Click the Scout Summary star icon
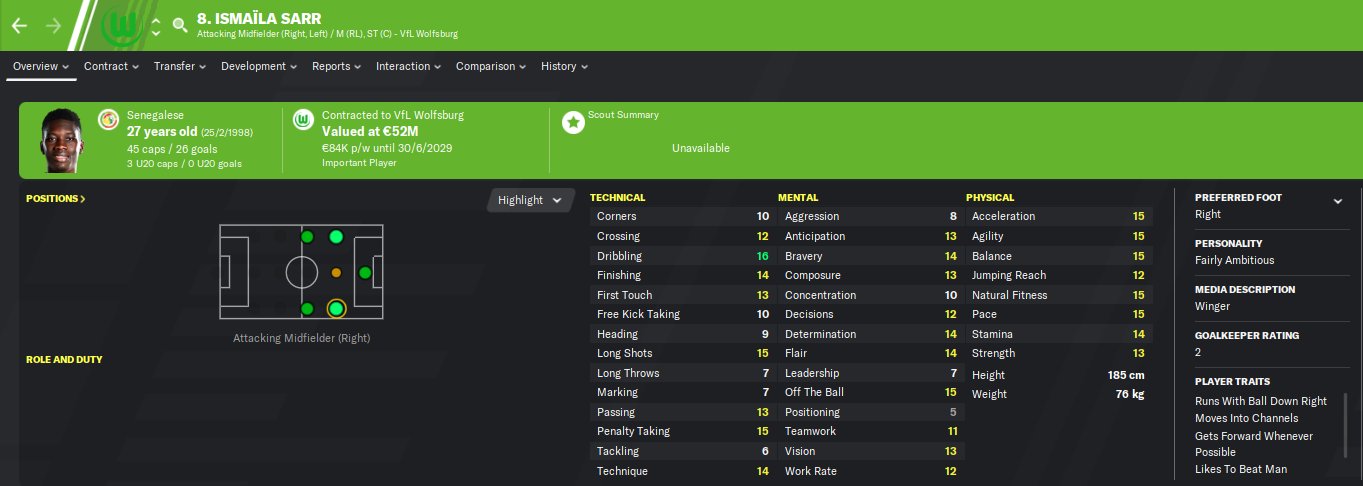1363x486 pixels. [573, 122]
